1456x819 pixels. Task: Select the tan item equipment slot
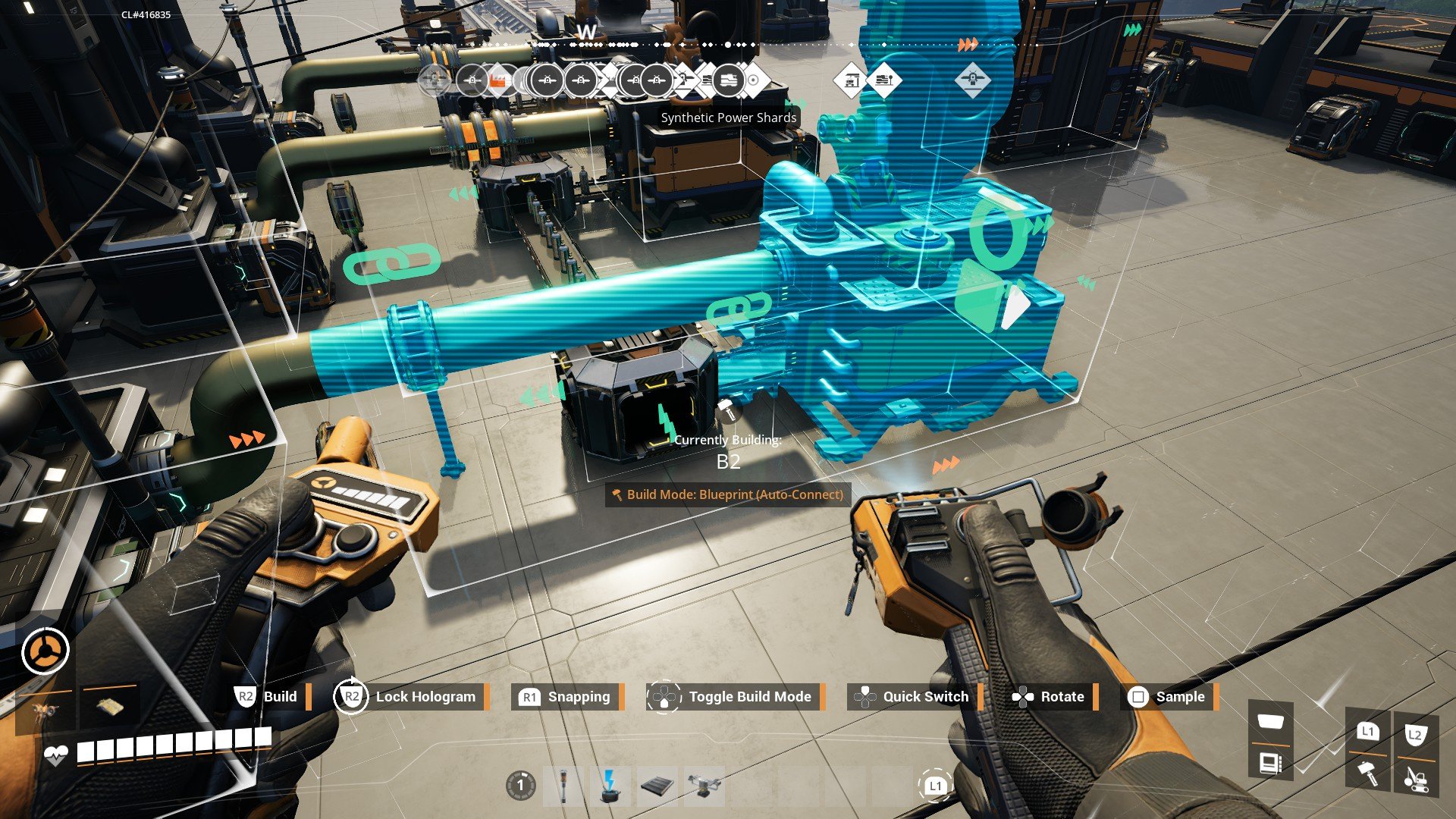[x=108, y=707]
